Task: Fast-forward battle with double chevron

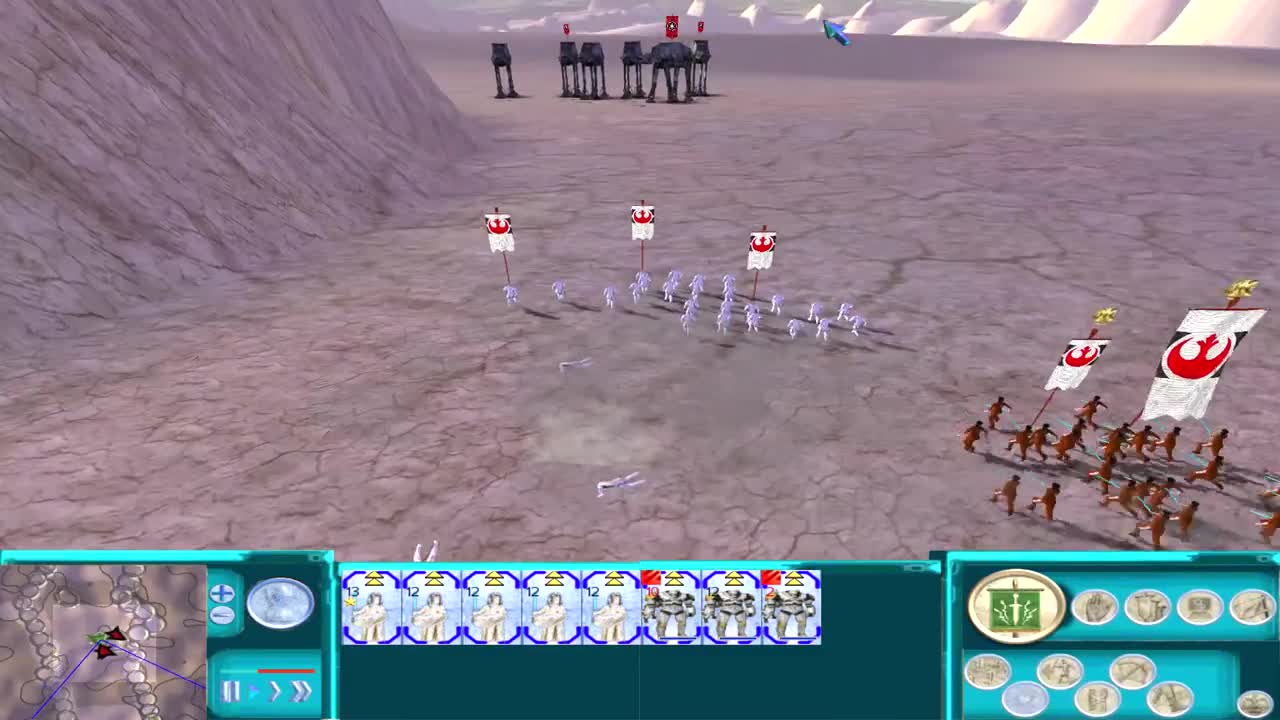Action: (298, 691)
